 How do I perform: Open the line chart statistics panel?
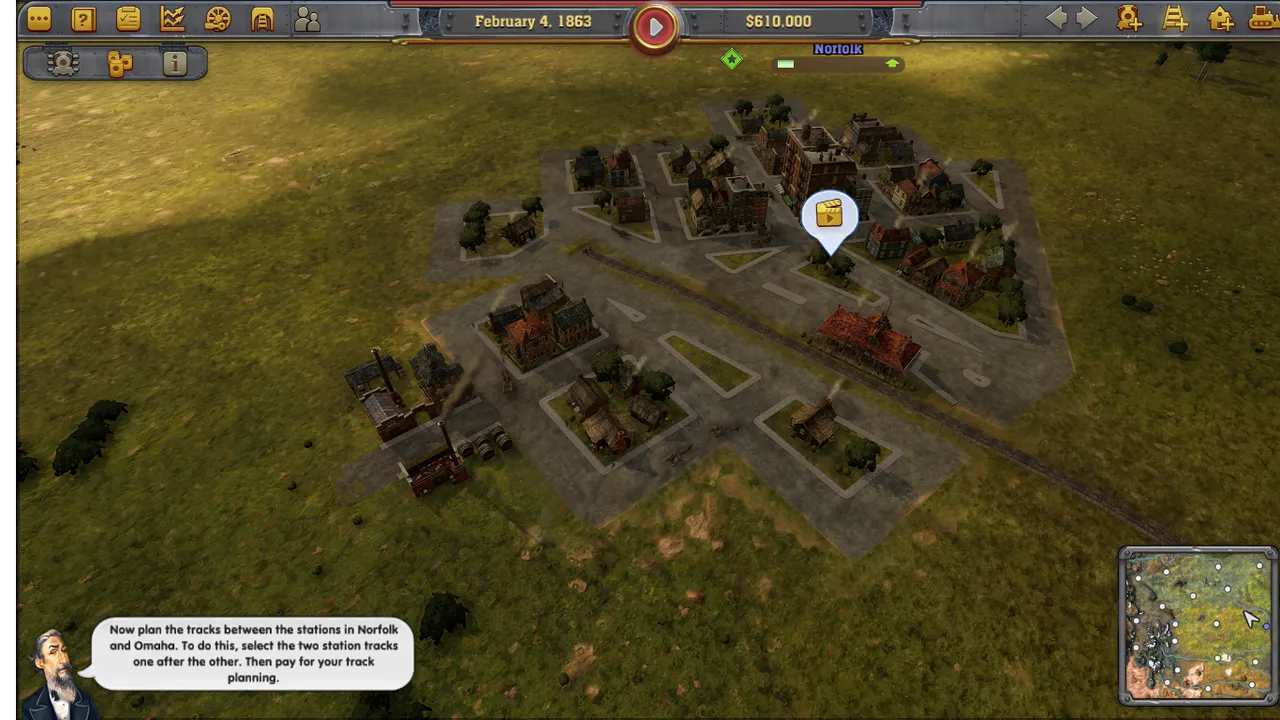click(173, 19)
